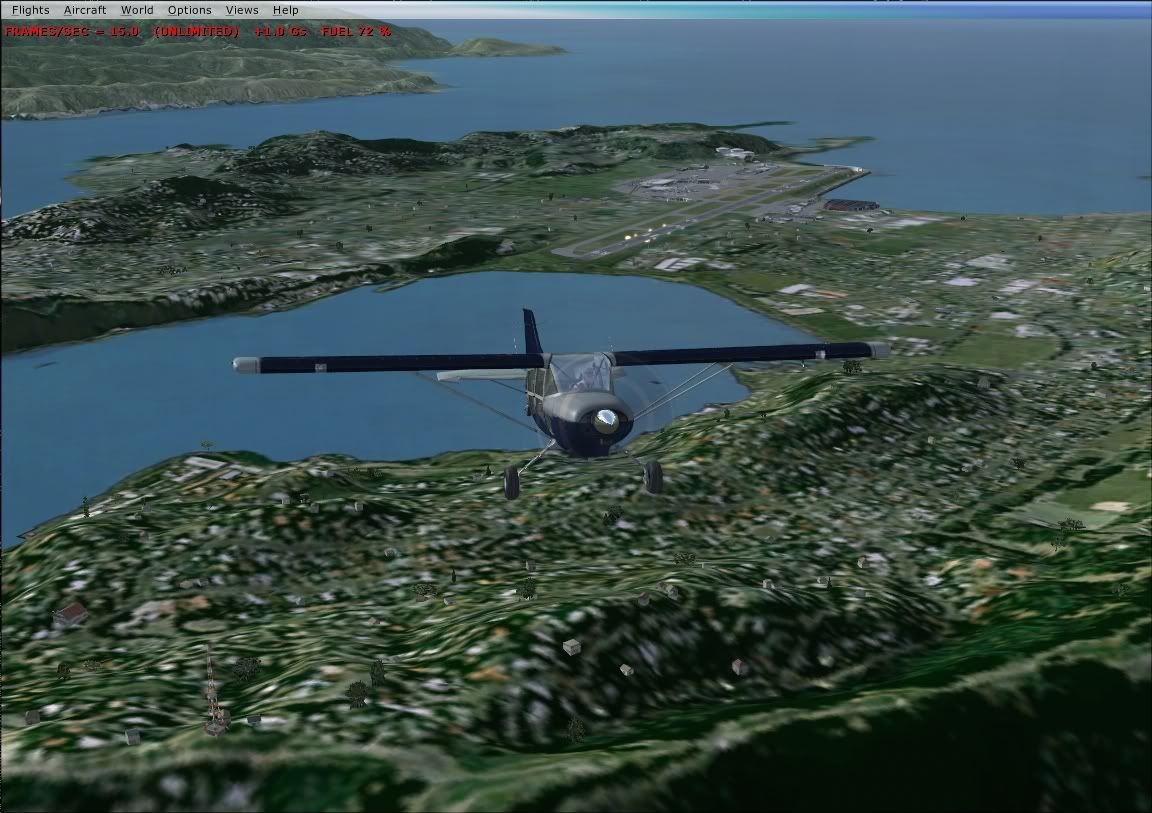Viewport: 1152px width, 813px height.
Task: Select the Help menu
Action: coord(286,10)
